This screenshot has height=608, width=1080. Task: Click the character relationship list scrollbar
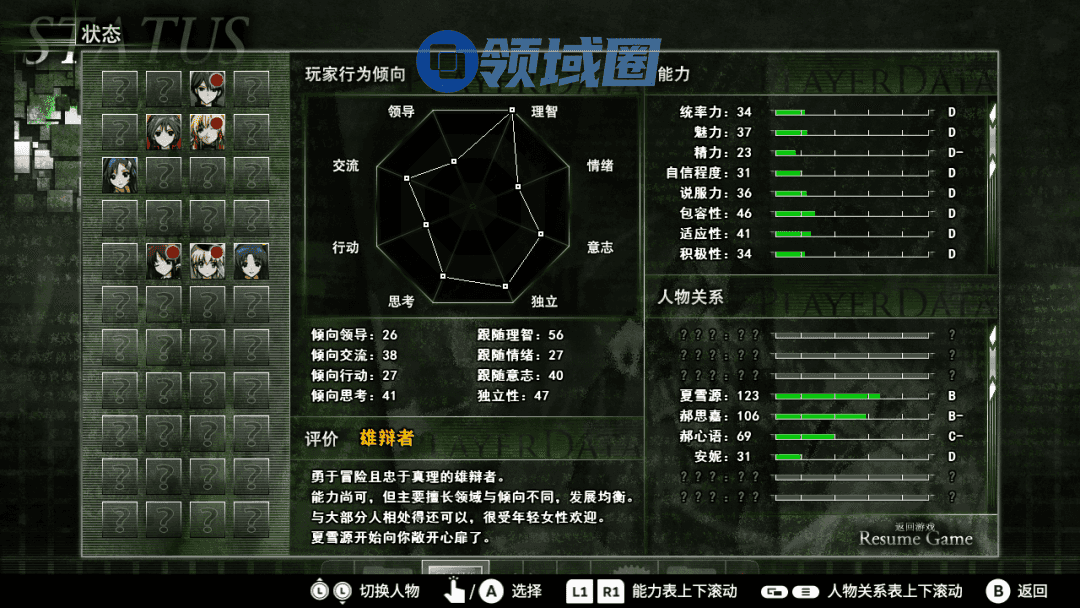pyautogui.click(x=992, y=360)
